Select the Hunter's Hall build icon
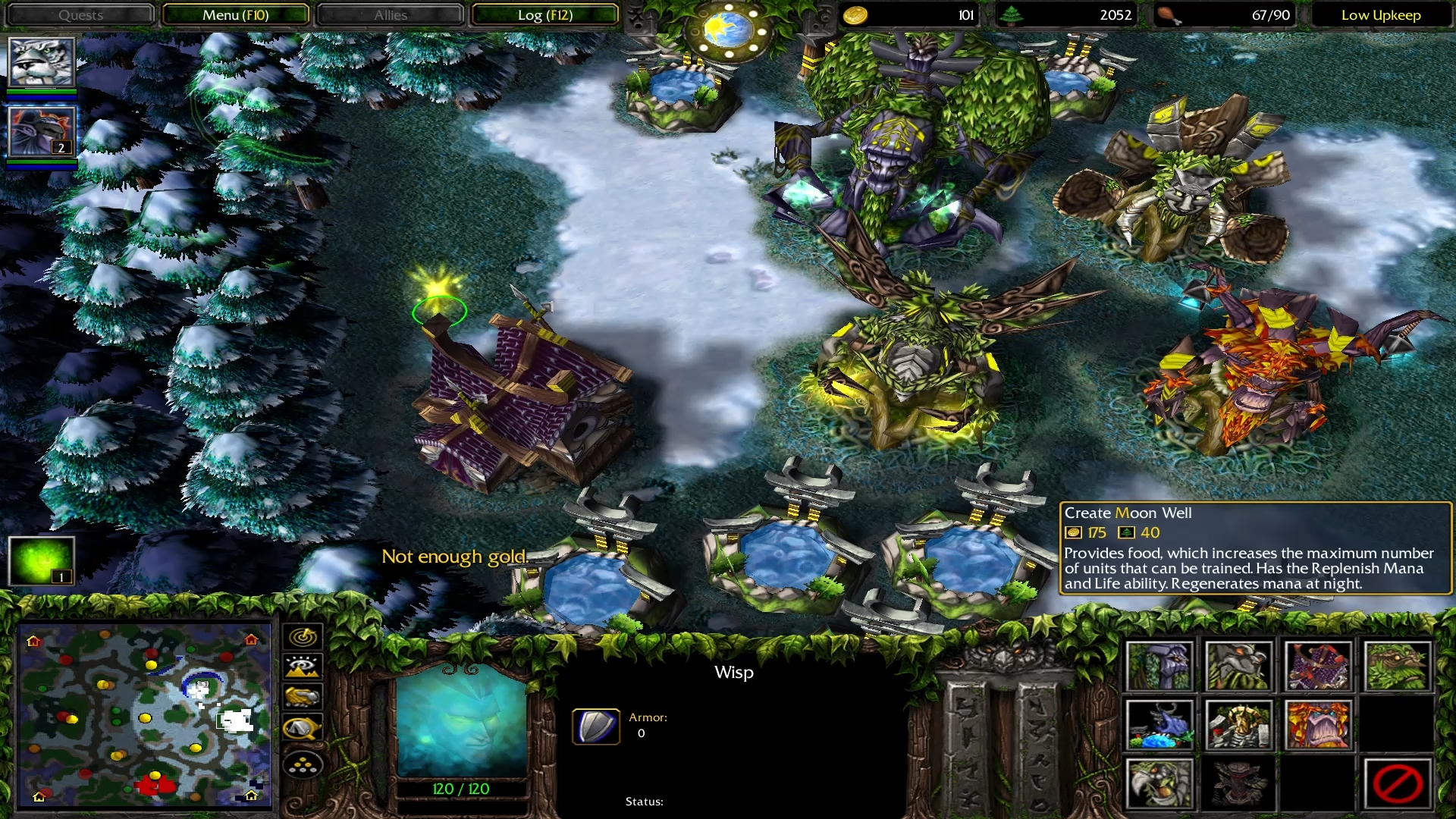Screen dimensions: 1456x819 1317,667
